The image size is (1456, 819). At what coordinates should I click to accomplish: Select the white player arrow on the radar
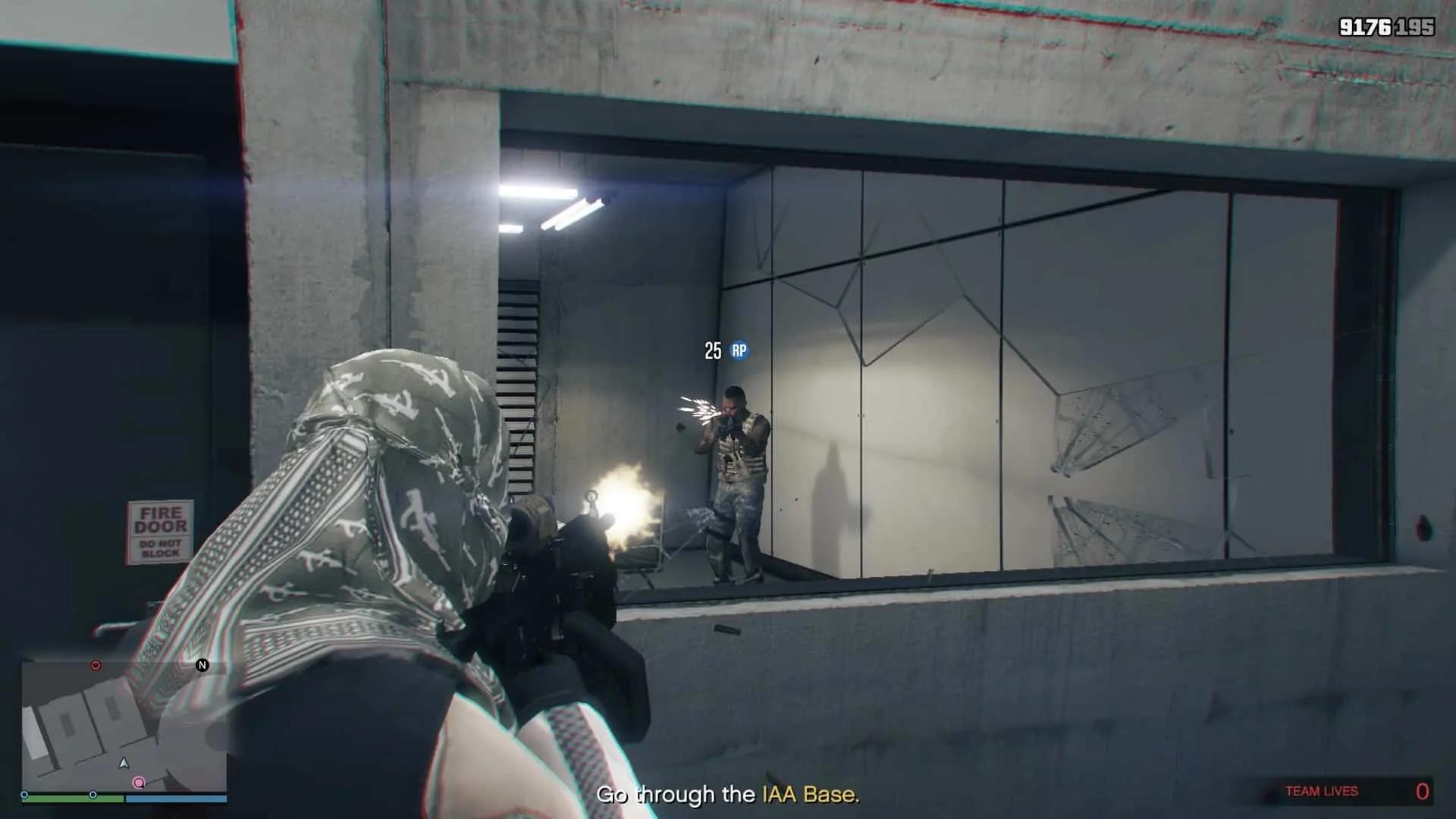(123, 763)
